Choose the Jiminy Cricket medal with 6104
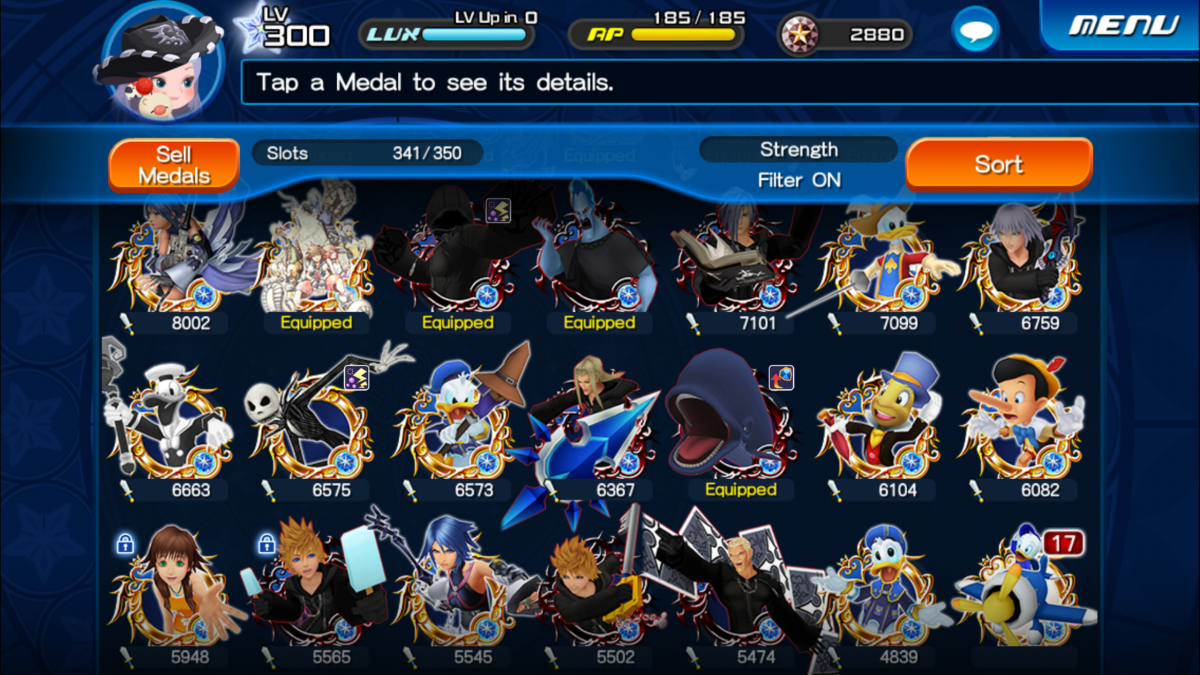Screen dimensions: 1200x675 [880, 425]
